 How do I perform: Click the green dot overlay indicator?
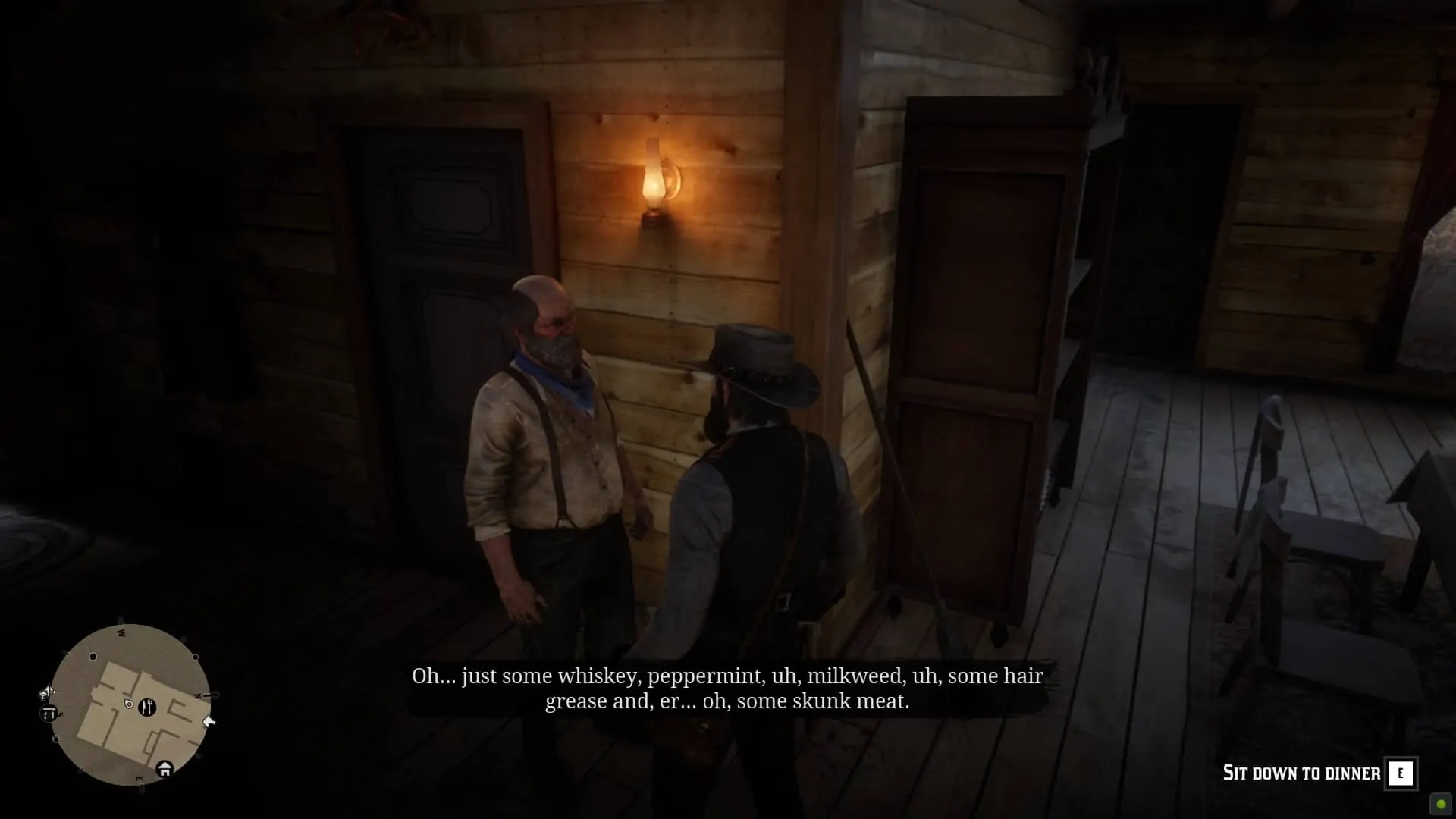coord(1441,804)
